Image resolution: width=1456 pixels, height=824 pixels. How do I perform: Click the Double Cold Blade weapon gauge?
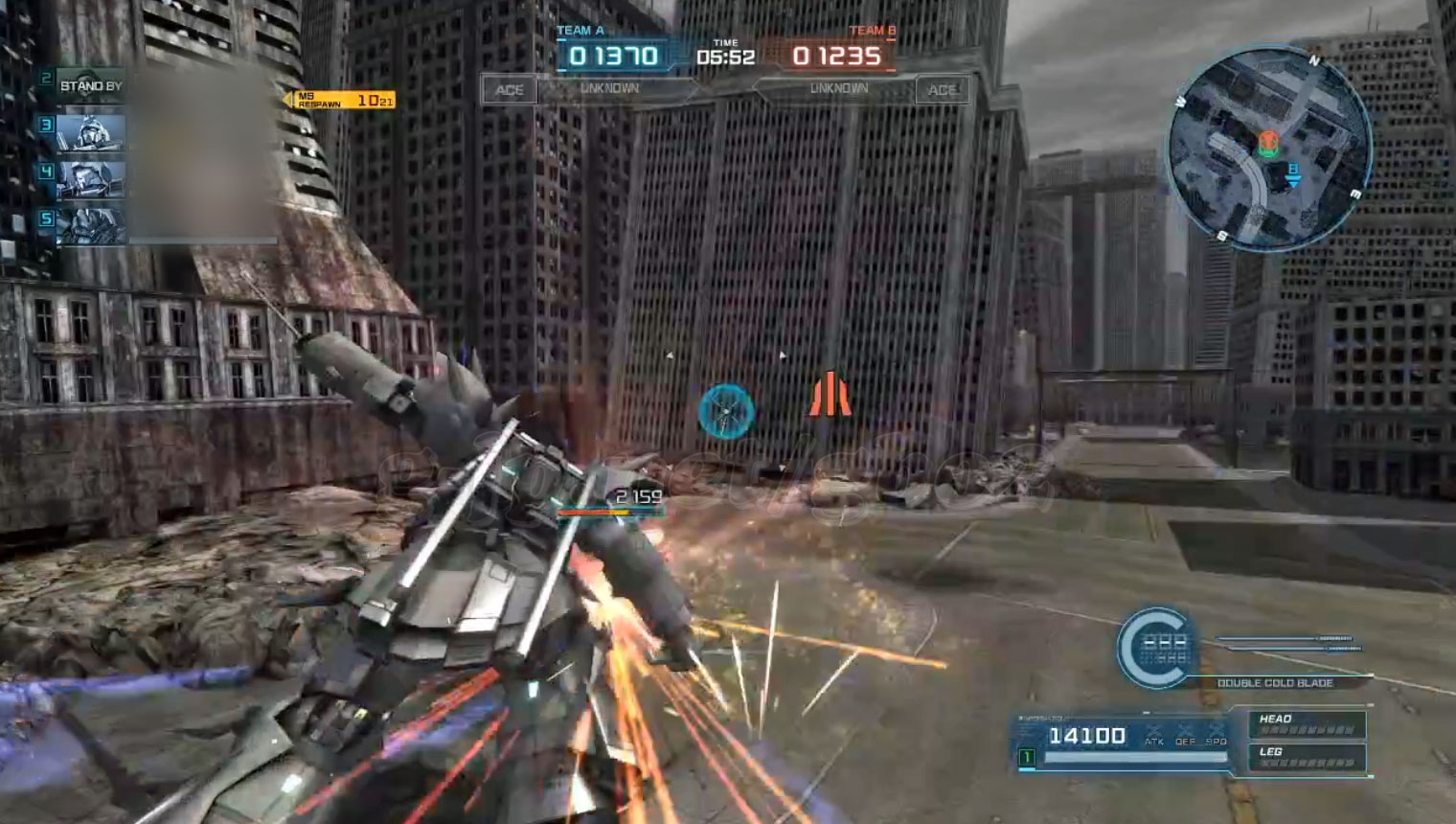pyautogui.click(x=1156, y=648)
